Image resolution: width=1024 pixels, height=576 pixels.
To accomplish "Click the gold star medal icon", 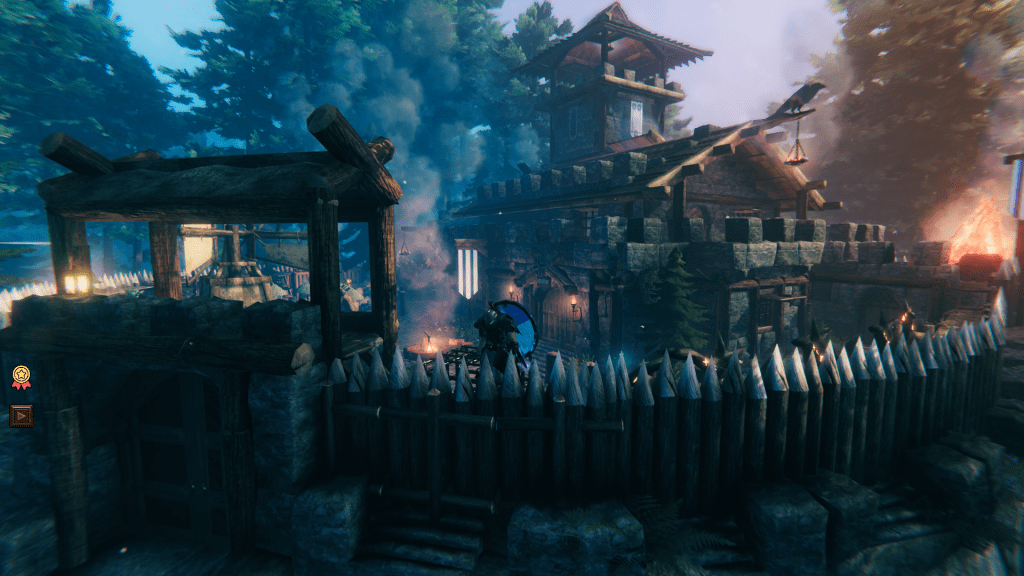I will (x=21, y=377).
